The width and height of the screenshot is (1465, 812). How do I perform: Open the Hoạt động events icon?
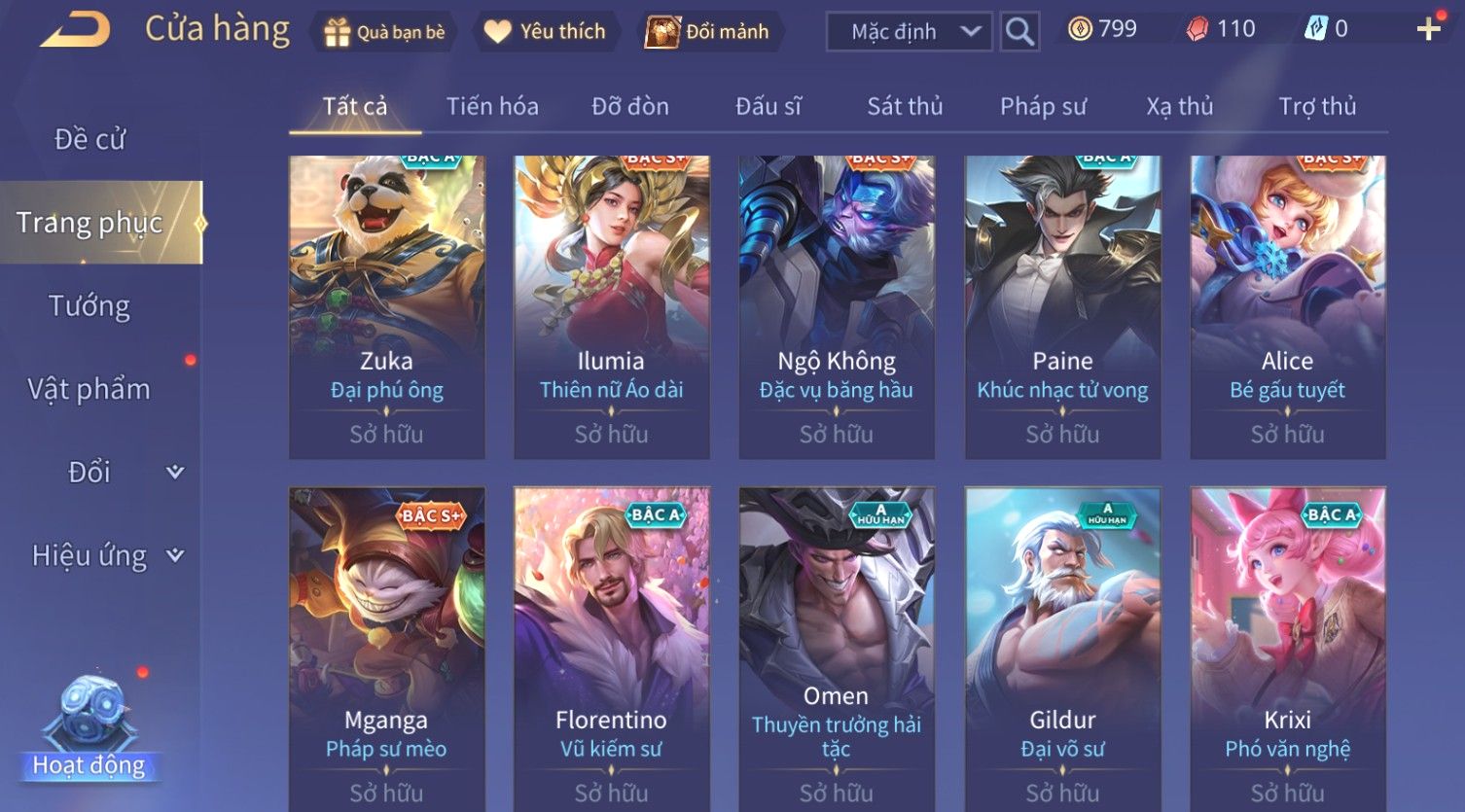pyautogui.click(x=89, y=727)
